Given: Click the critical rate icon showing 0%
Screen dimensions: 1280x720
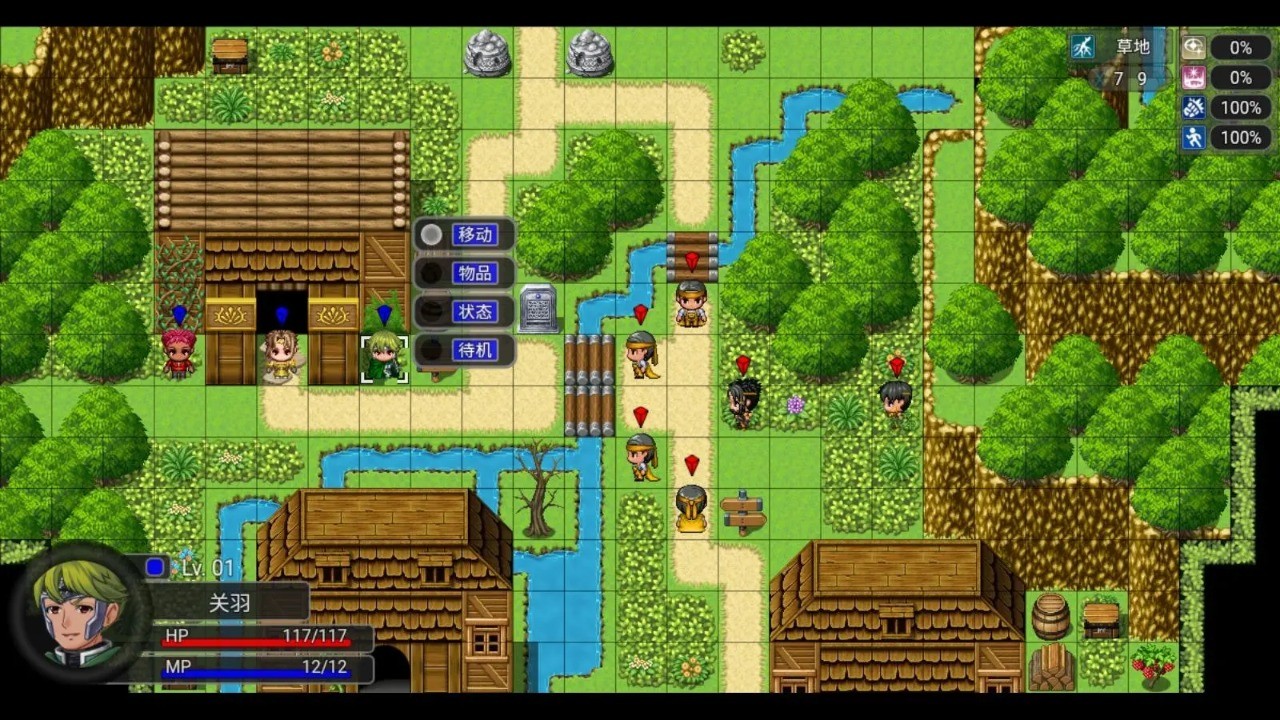Looking at the screenshot, I should tap(1193, 47).
